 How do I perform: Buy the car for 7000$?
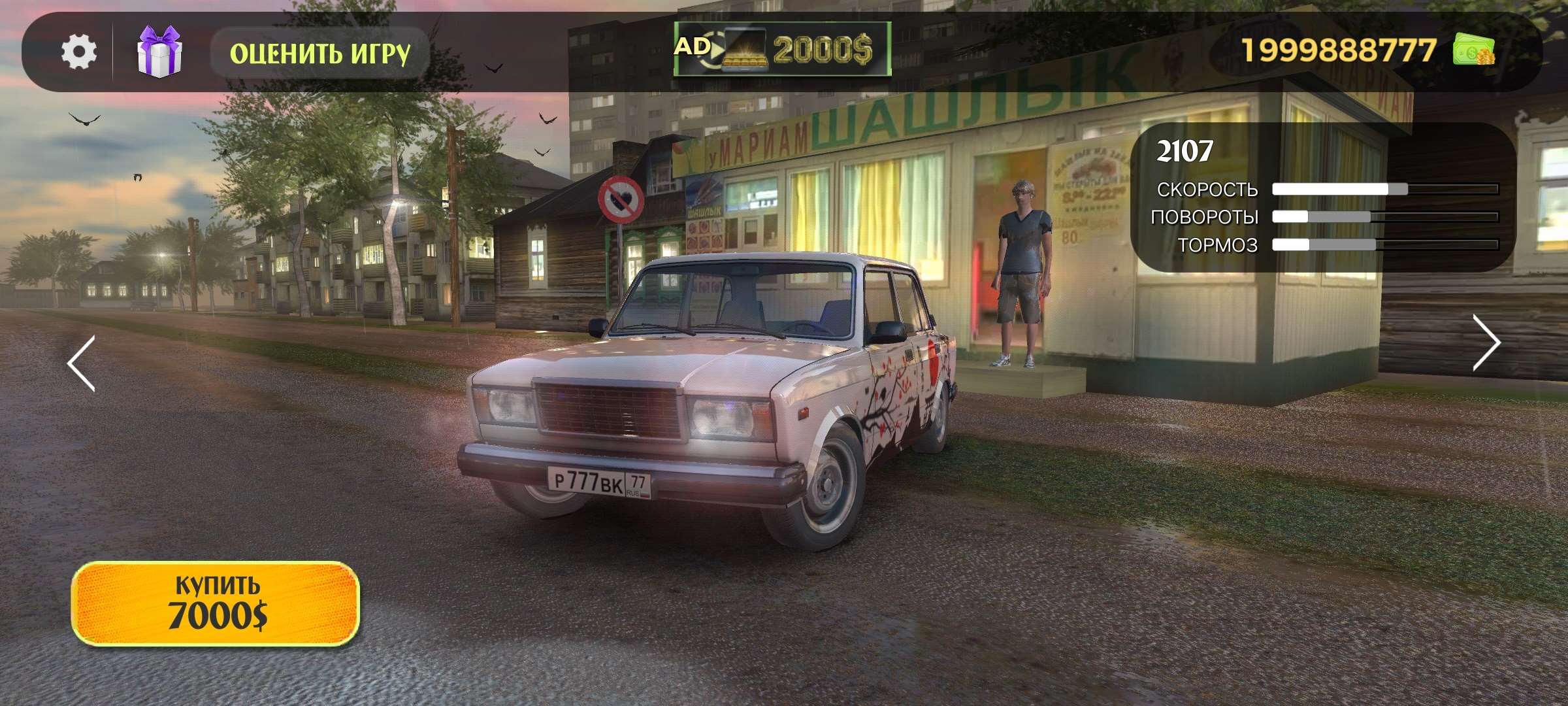[216, 603]
